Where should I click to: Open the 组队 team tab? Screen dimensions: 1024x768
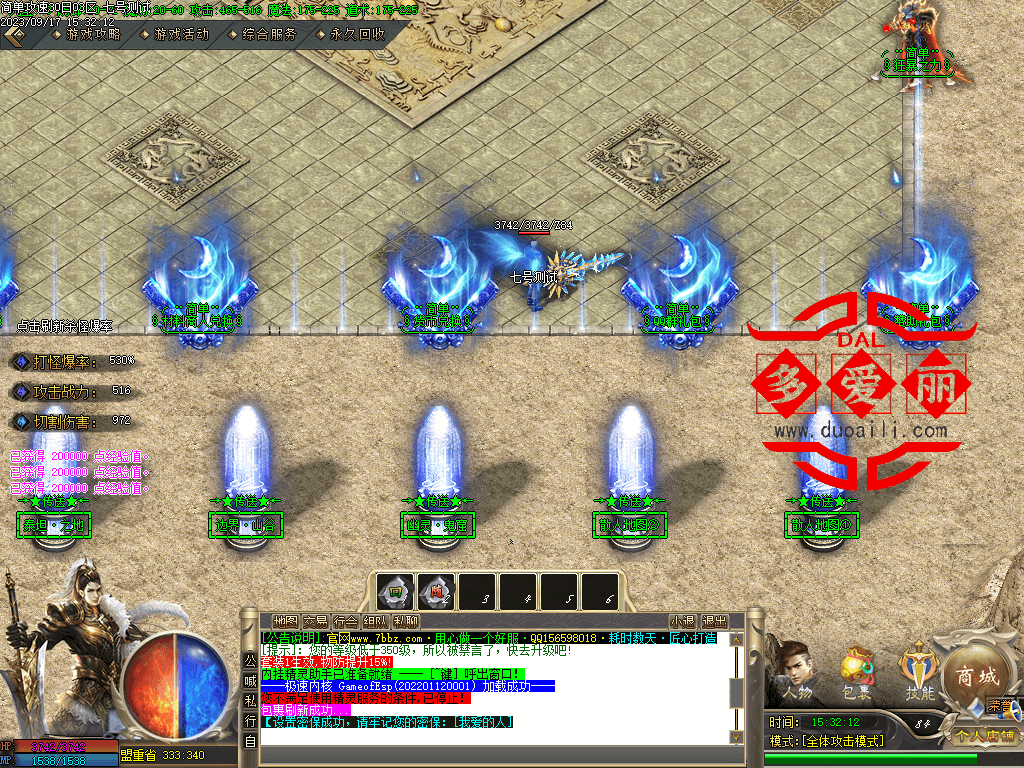point(376,621)
